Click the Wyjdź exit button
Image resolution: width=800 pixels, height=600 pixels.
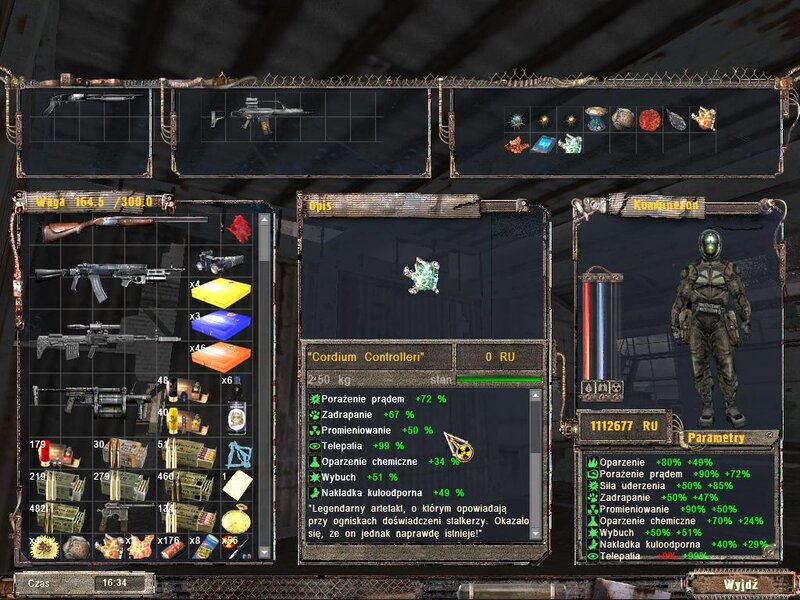(x=742, y=583)
